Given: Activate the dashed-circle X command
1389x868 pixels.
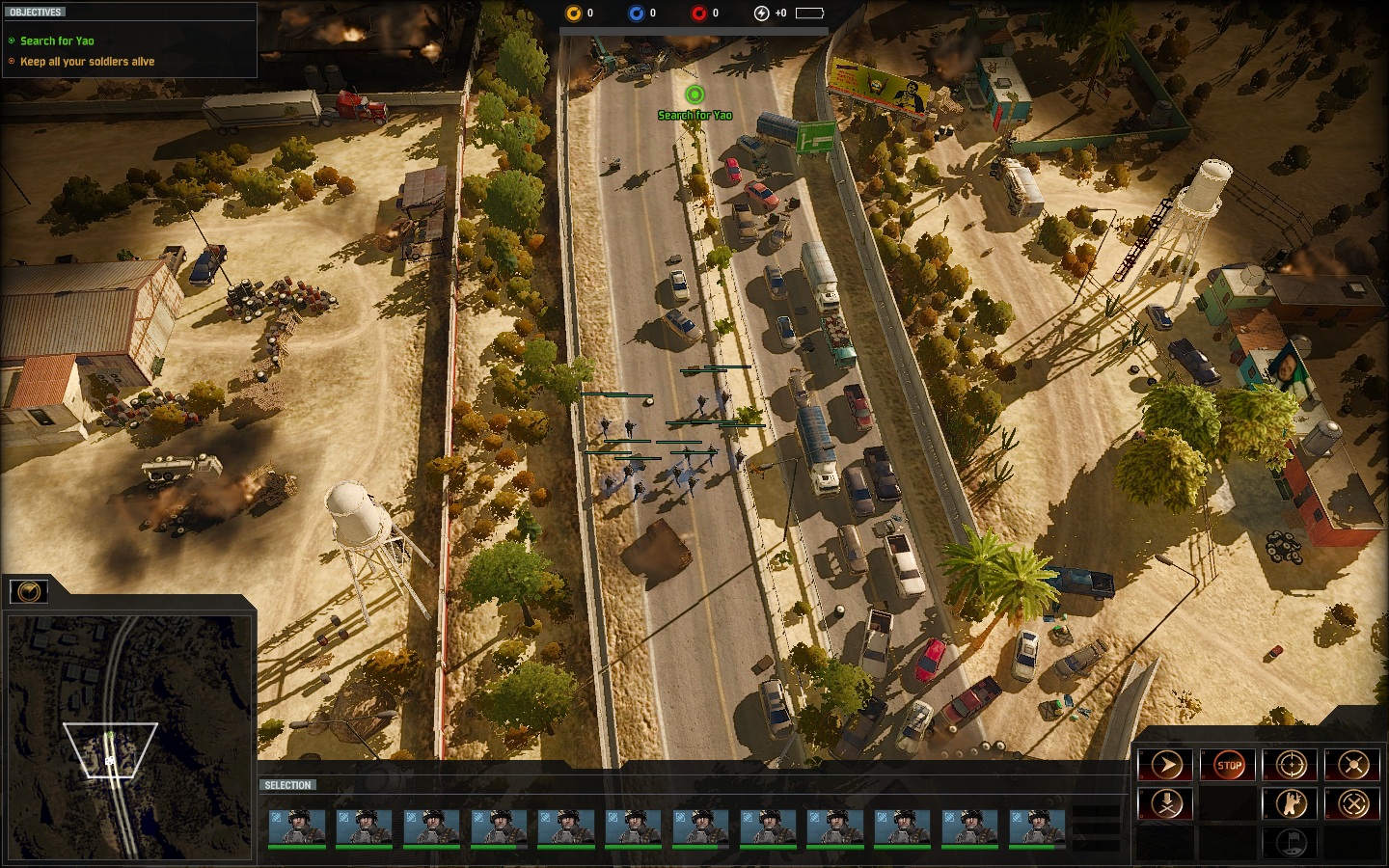Looking at the screenshot, I should pyautogui.click(x=1353, y=803).
